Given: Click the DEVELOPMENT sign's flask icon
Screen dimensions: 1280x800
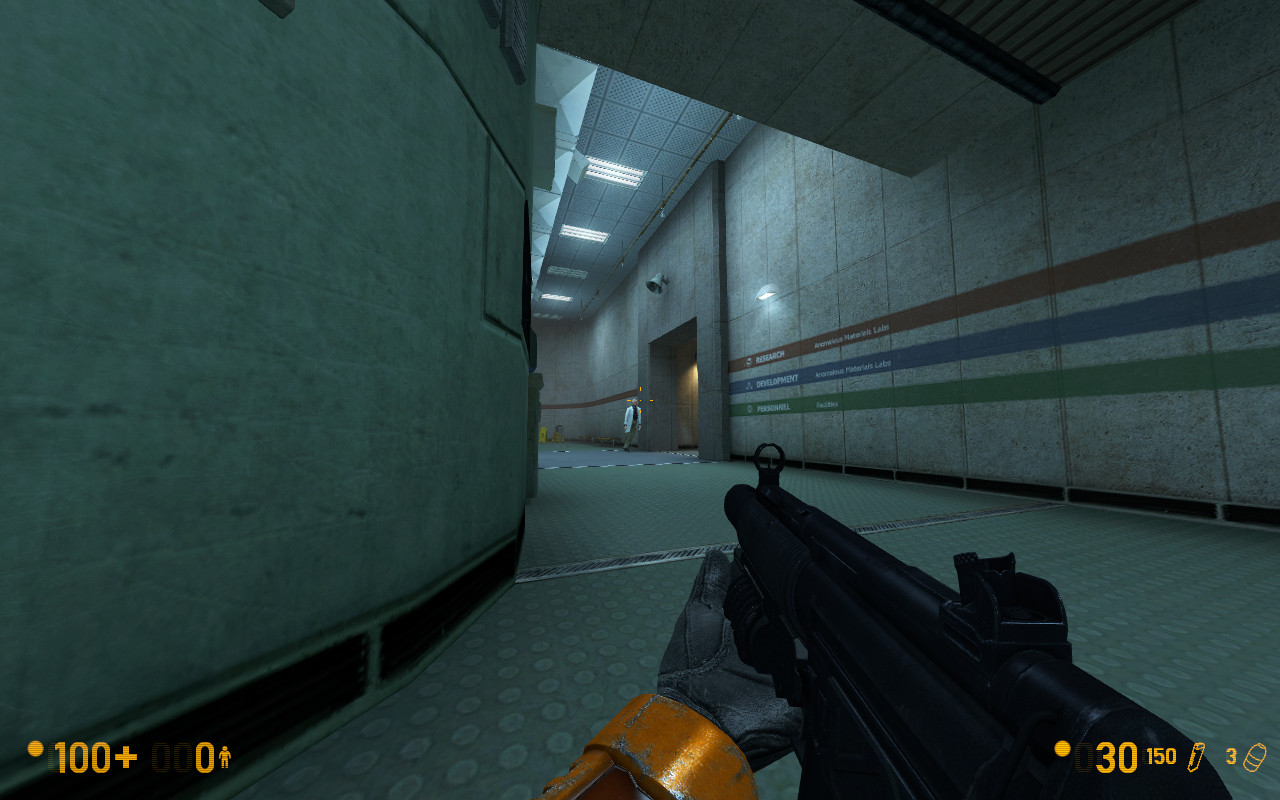Looking at the screenshot, I should pyautogui.click(x=749, y=385).
